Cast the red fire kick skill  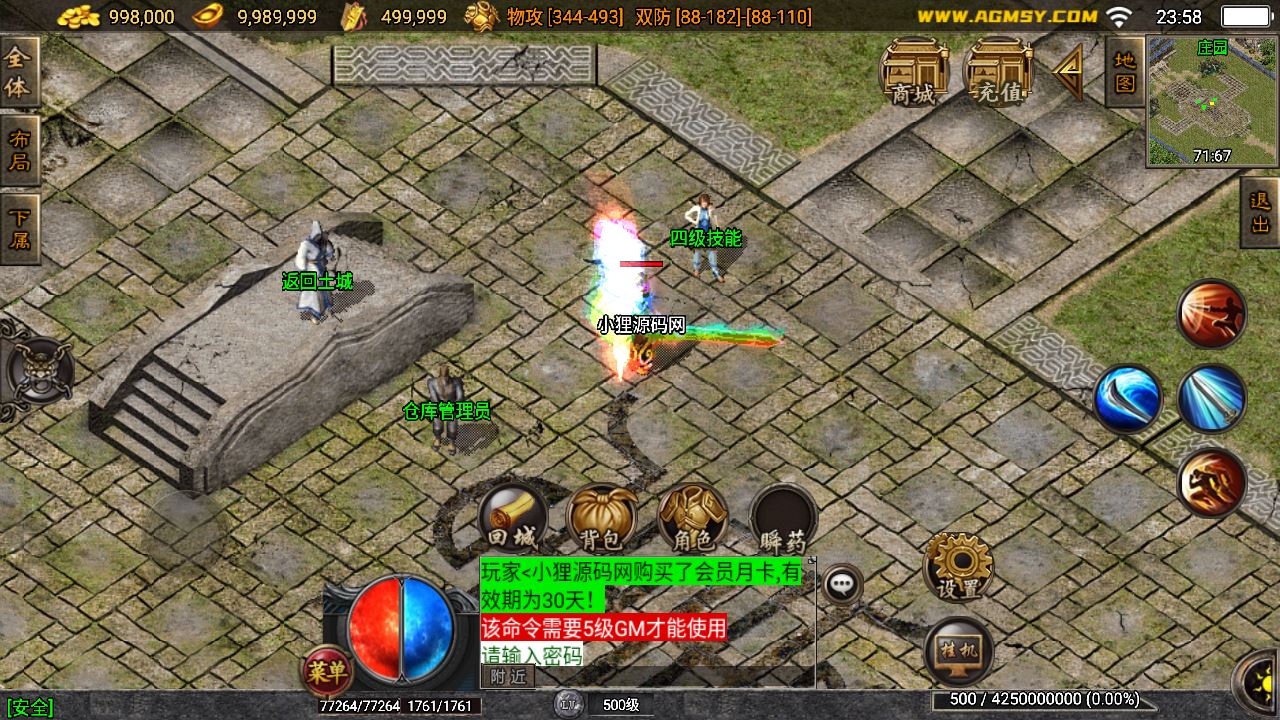[1211, 314]
